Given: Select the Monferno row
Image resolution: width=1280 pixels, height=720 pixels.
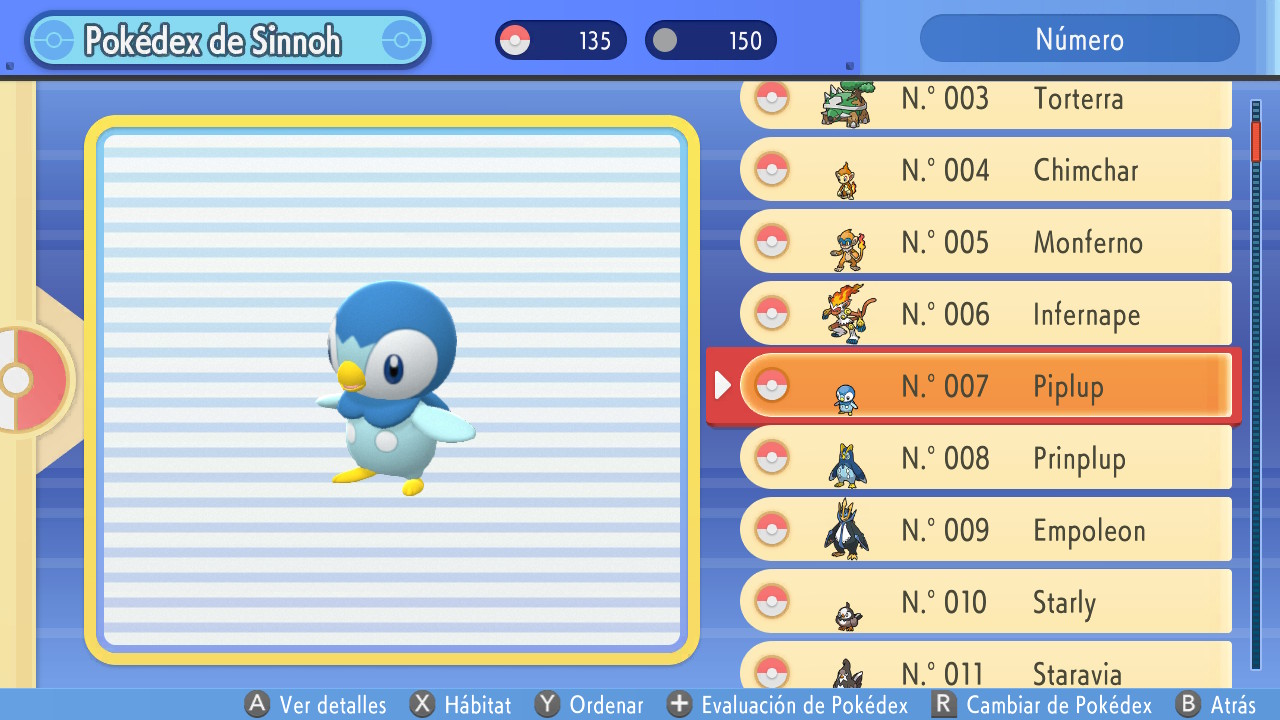Looking at the screenshot, I should 985,242.
